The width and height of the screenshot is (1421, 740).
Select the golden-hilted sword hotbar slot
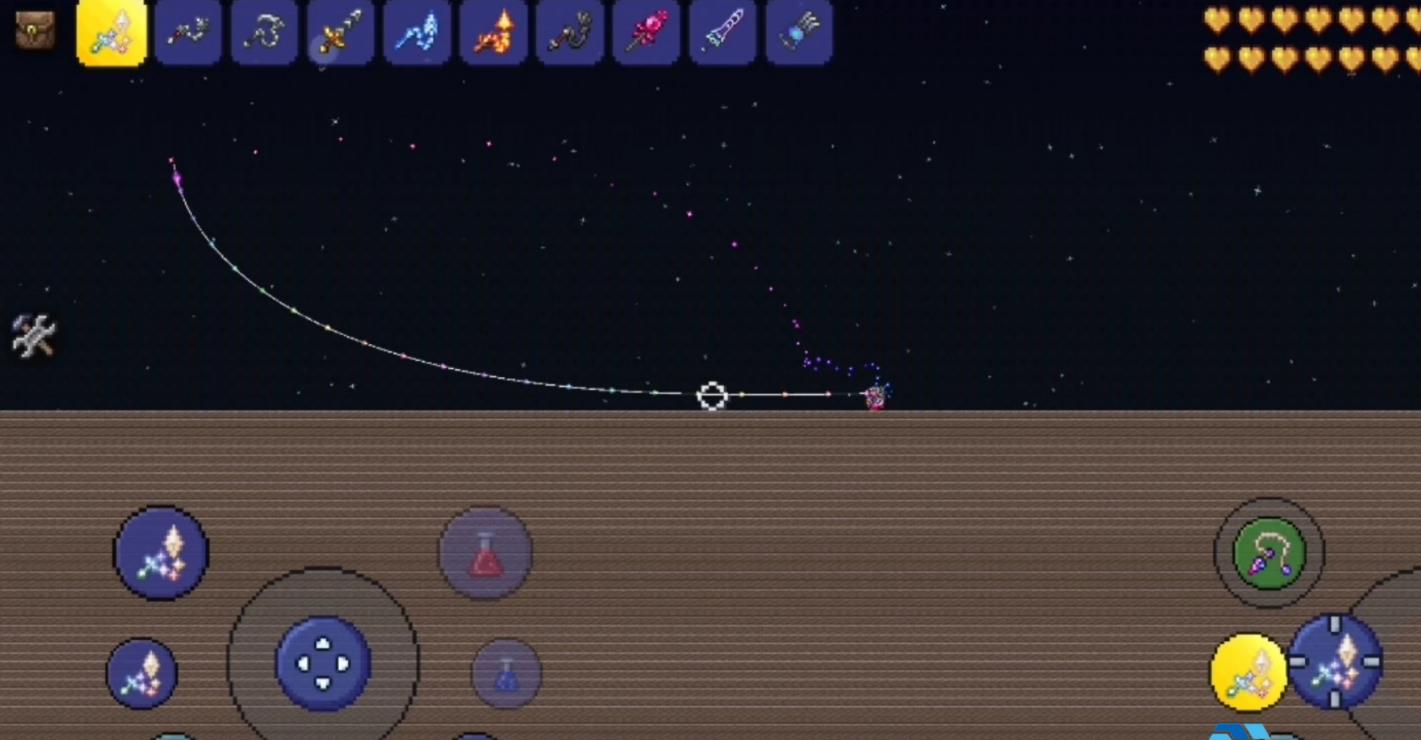point(341,32)
